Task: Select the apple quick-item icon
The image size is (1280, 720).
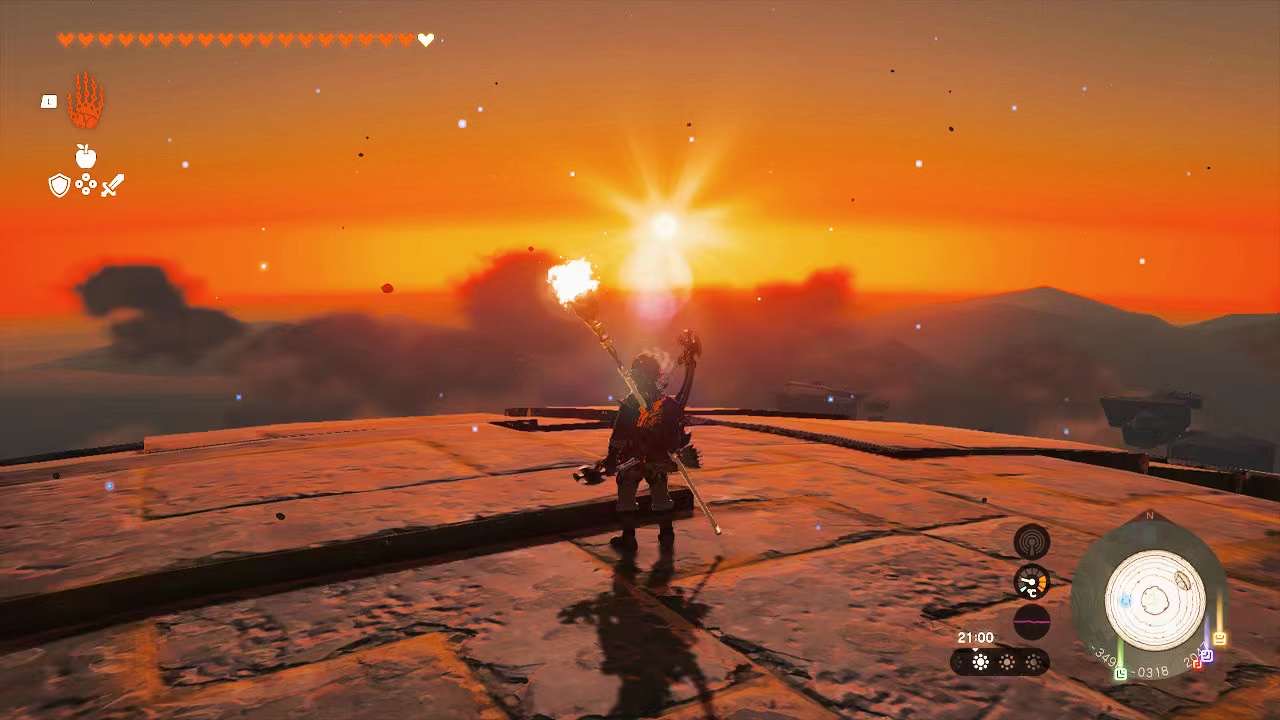Action: click(86, 156)
